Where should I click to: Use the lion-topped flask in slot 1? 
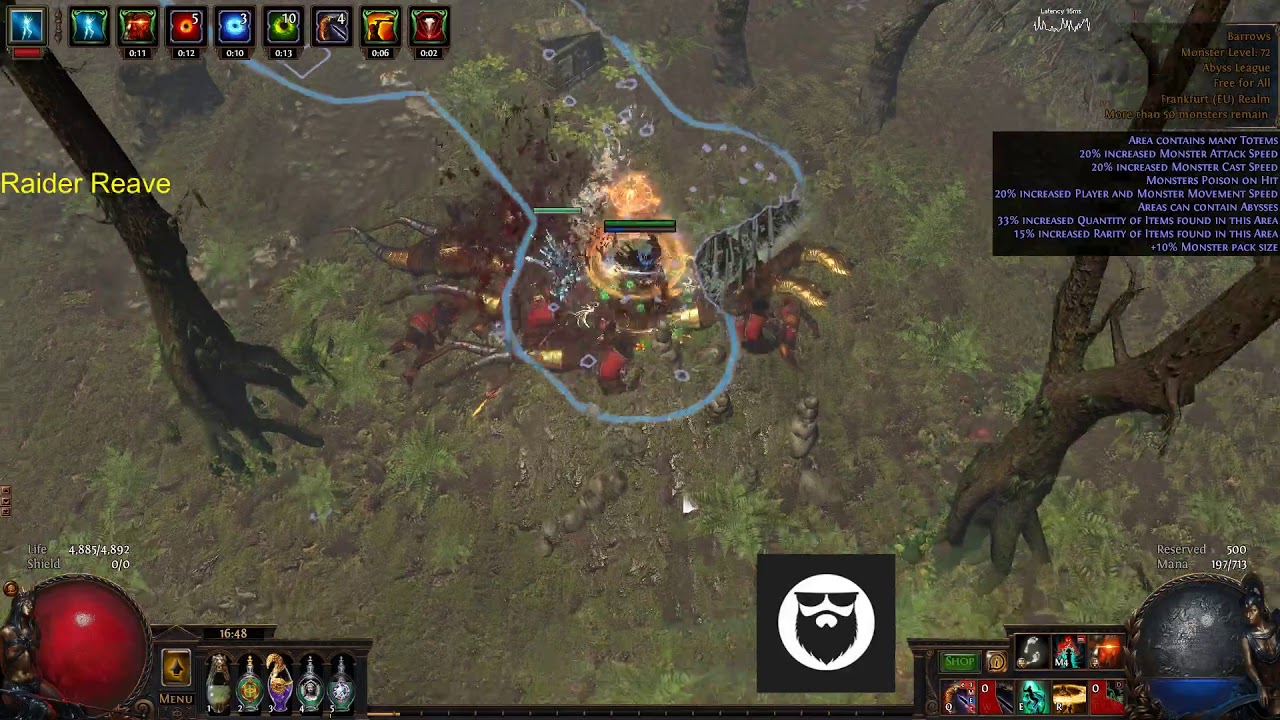218,682
